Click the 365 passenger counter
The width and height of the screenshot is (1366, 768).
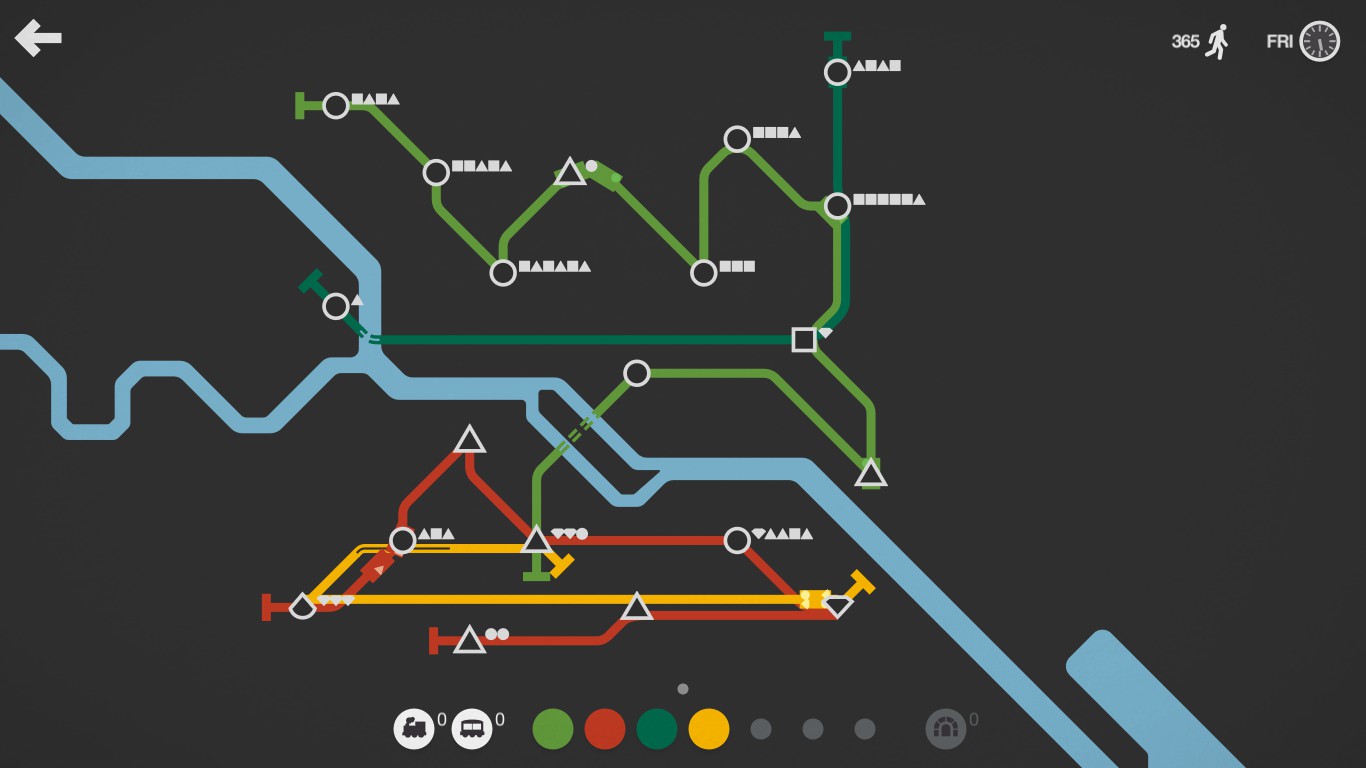pos(1183,41)
